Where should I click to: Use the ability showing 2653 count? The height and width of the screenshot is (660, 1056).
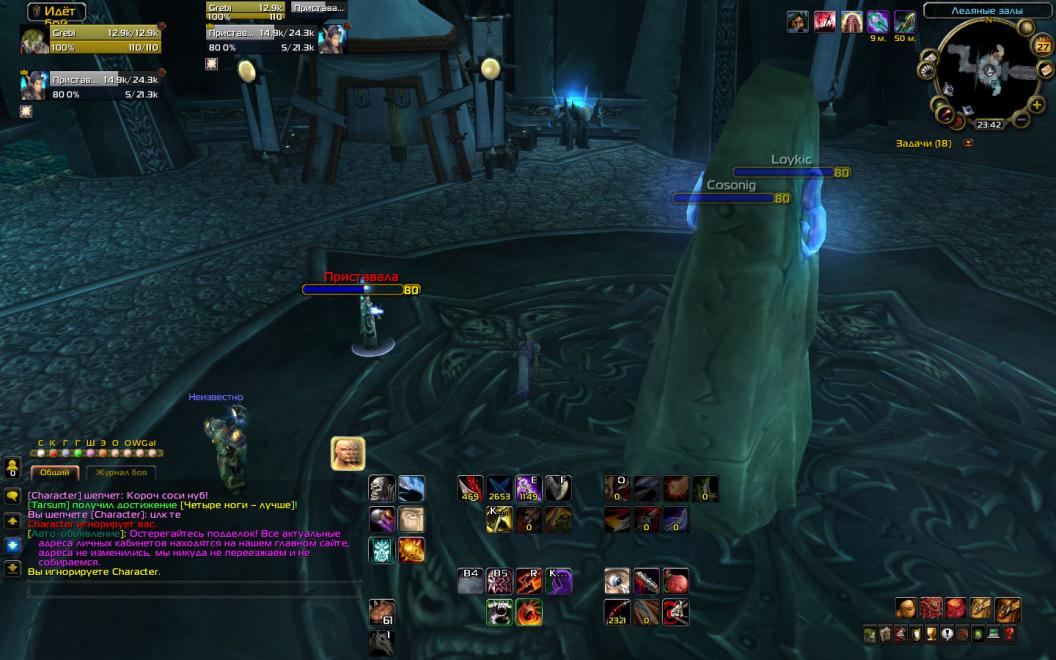point(500,488)
